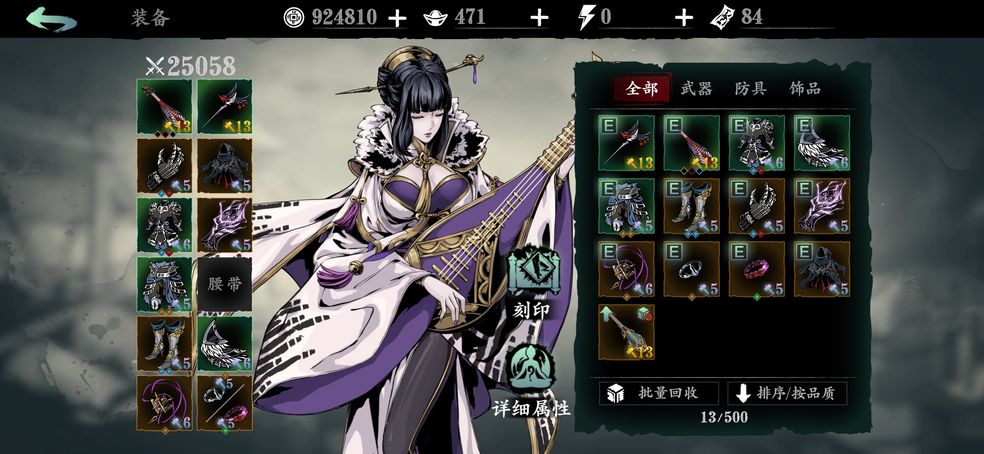Select the 饰品 accessories tab
Image resolution: width=984 pixels, height=454 pixels.
805,89
